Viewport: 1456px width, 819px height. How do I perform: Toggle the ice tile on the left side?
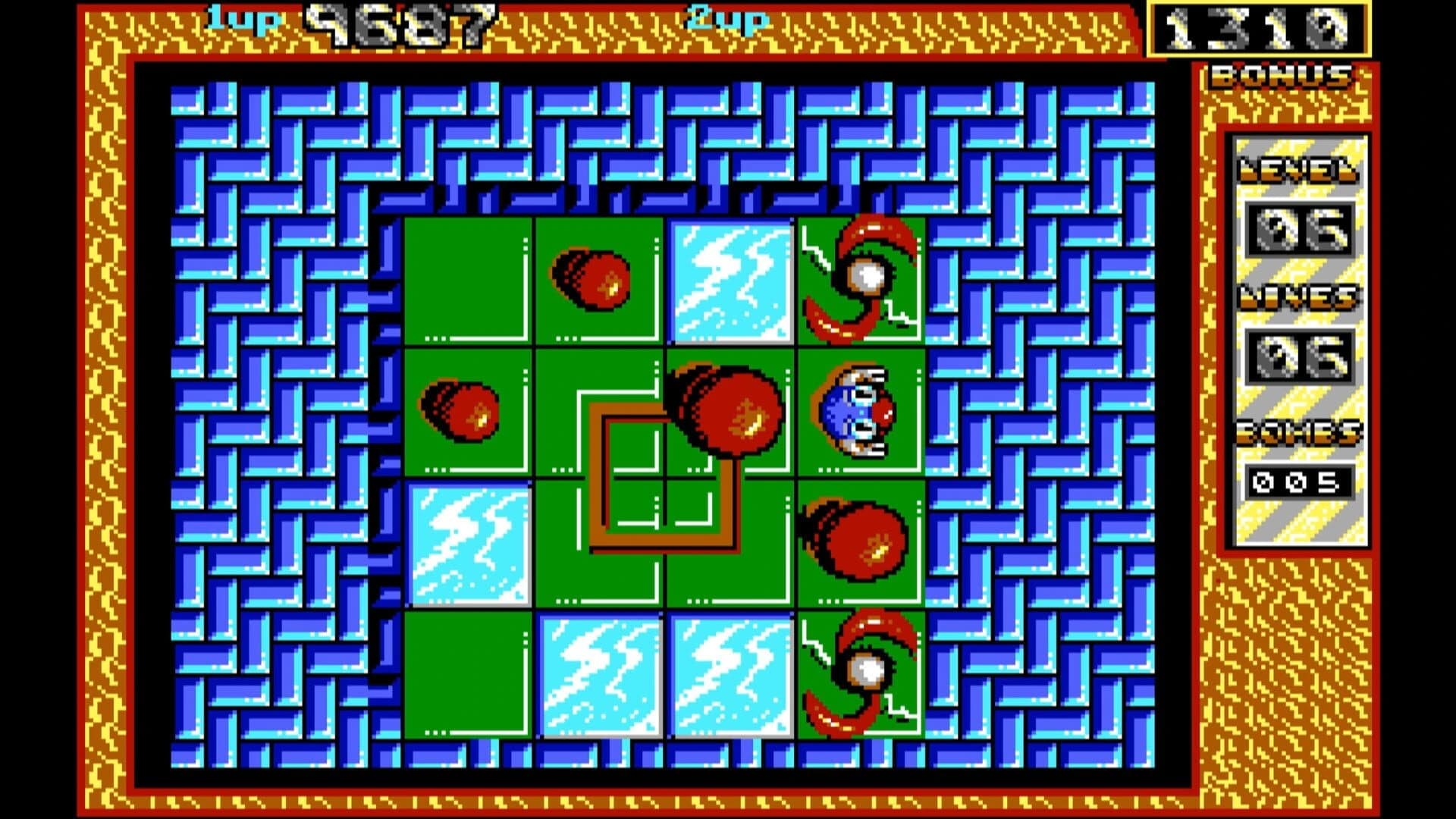pyautogui.click(x=466, y=542)
